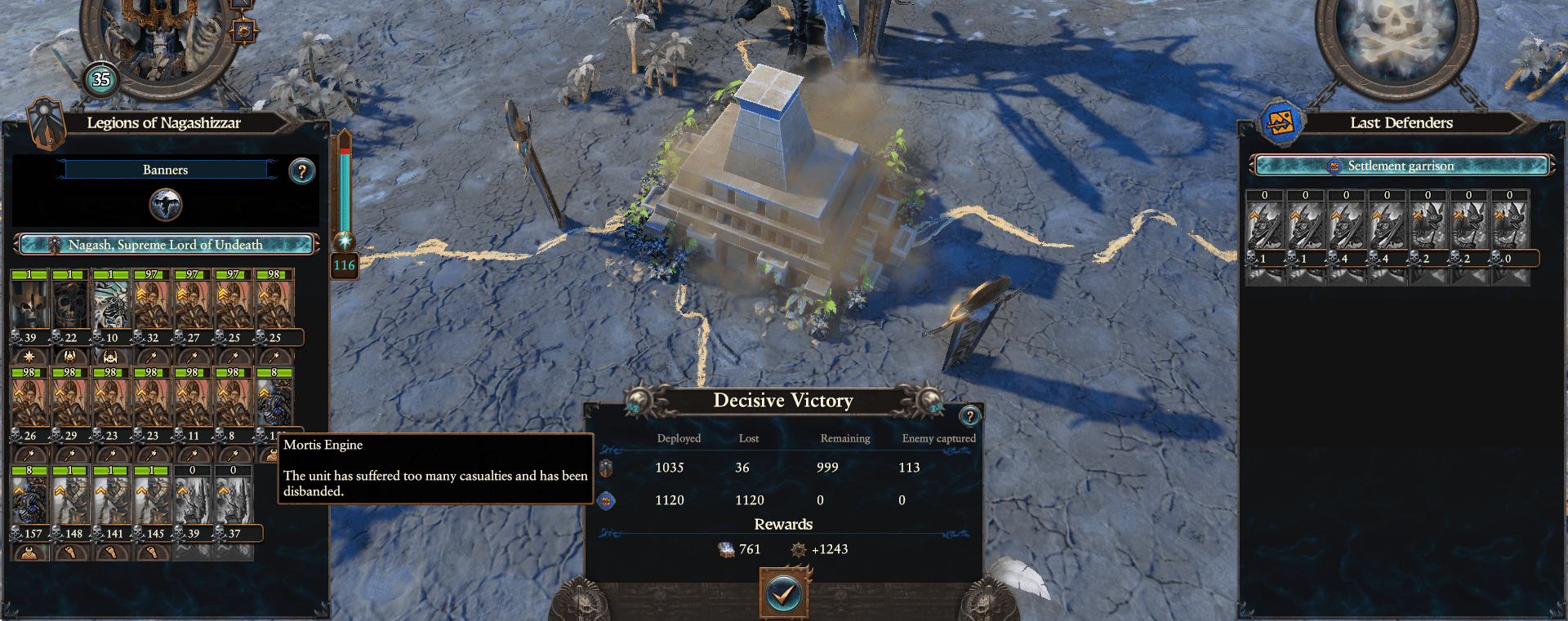
Task: Select the treasure chest reward icon showing 761
Action: [x=725, y=548]
